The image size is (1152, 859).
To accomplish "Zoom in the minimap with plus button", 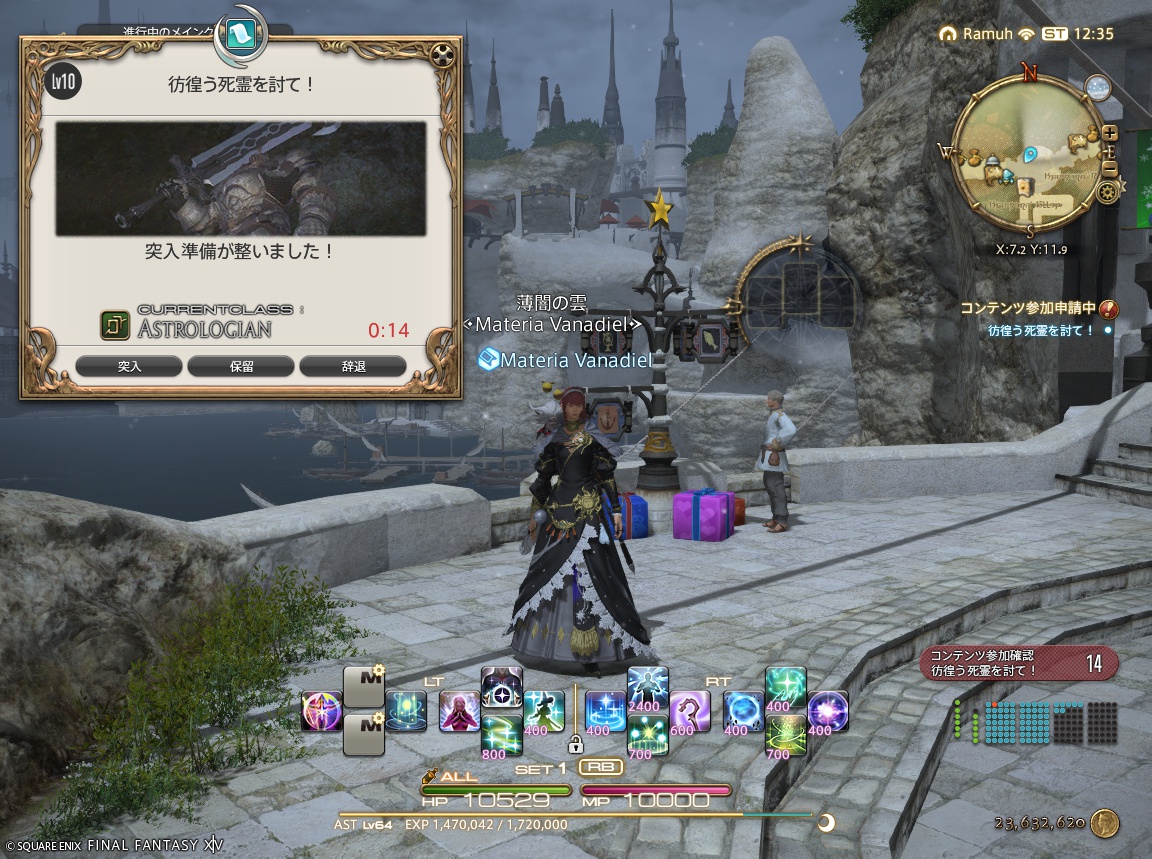I will (1111, 133).
